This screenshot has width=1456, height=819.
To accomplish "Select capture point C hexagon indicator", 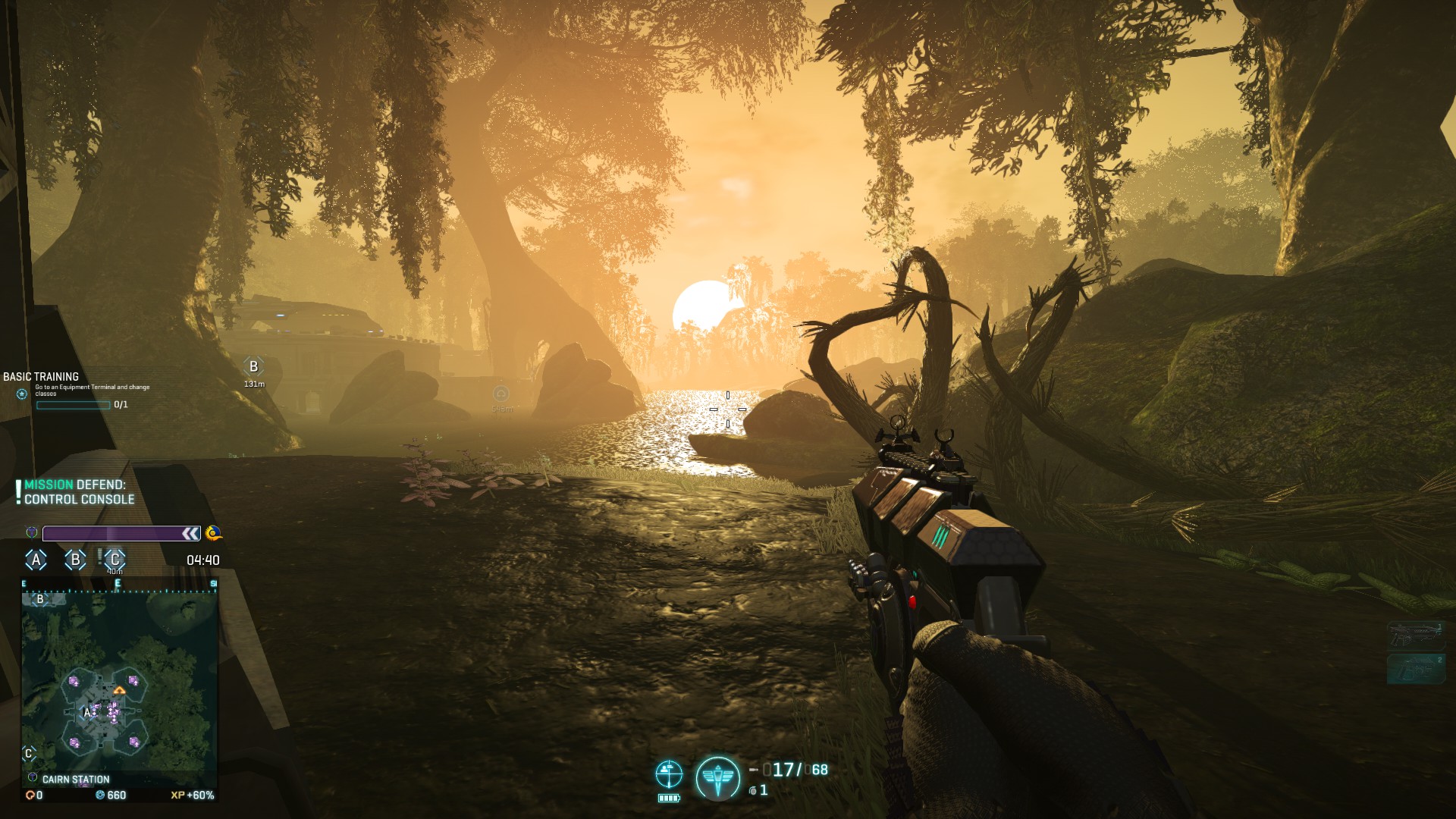I will point(115,560).
